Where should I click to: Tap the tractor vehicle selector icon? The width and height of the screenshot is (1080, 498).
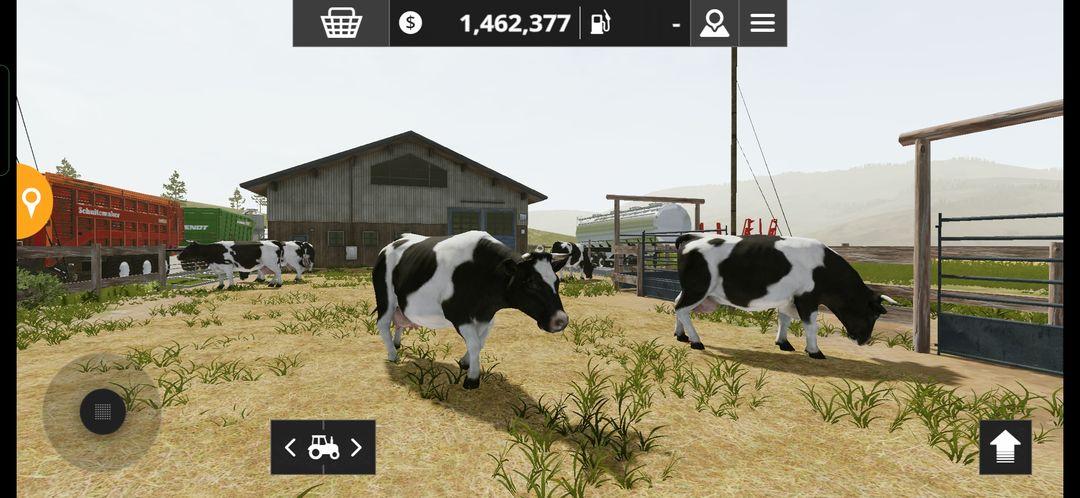[323, 448]
